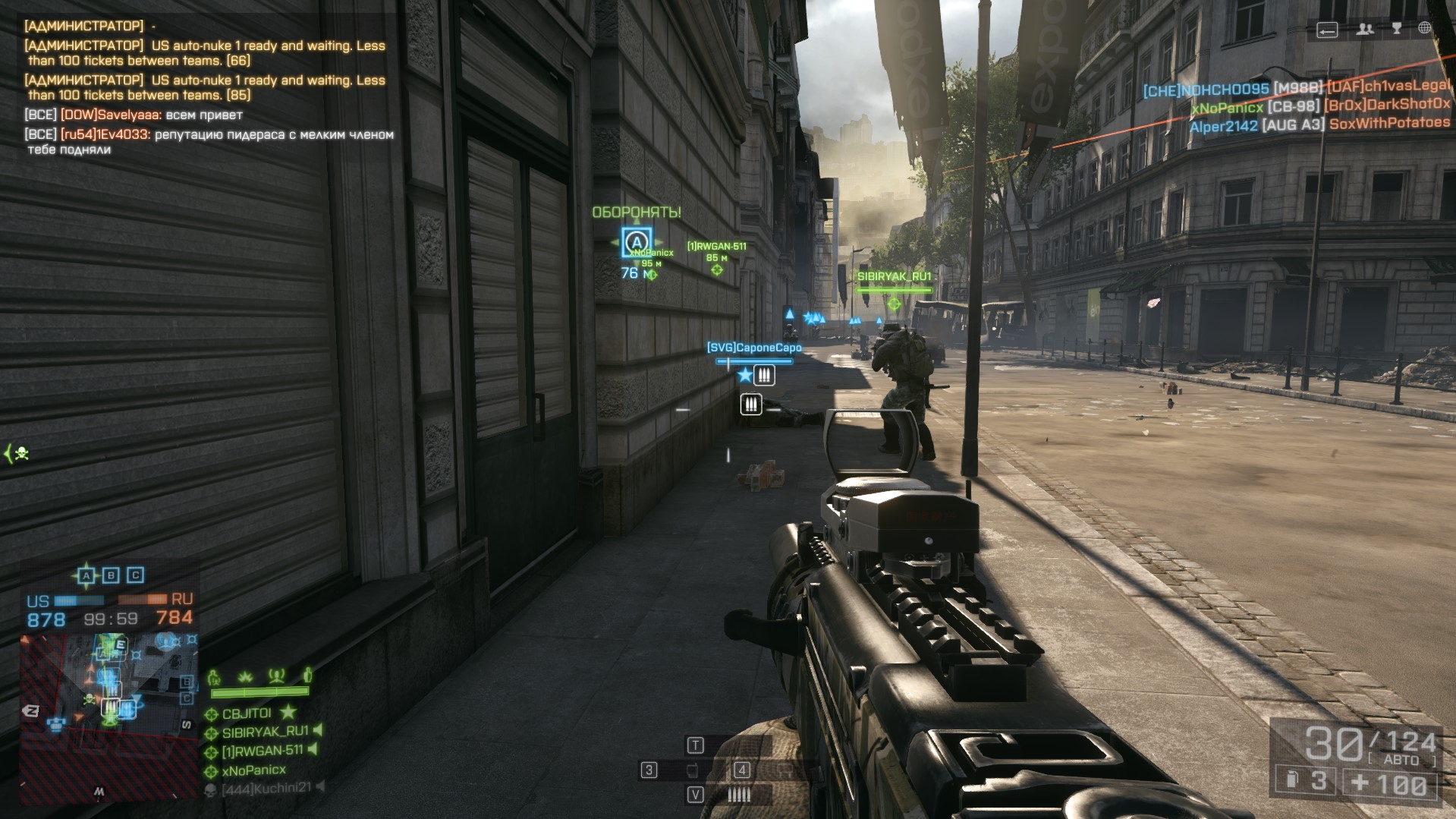Viewport: 1456px width, 819px height.
Task: Click the back arrow icon in top bar
Action: [x=1327, y=30]
